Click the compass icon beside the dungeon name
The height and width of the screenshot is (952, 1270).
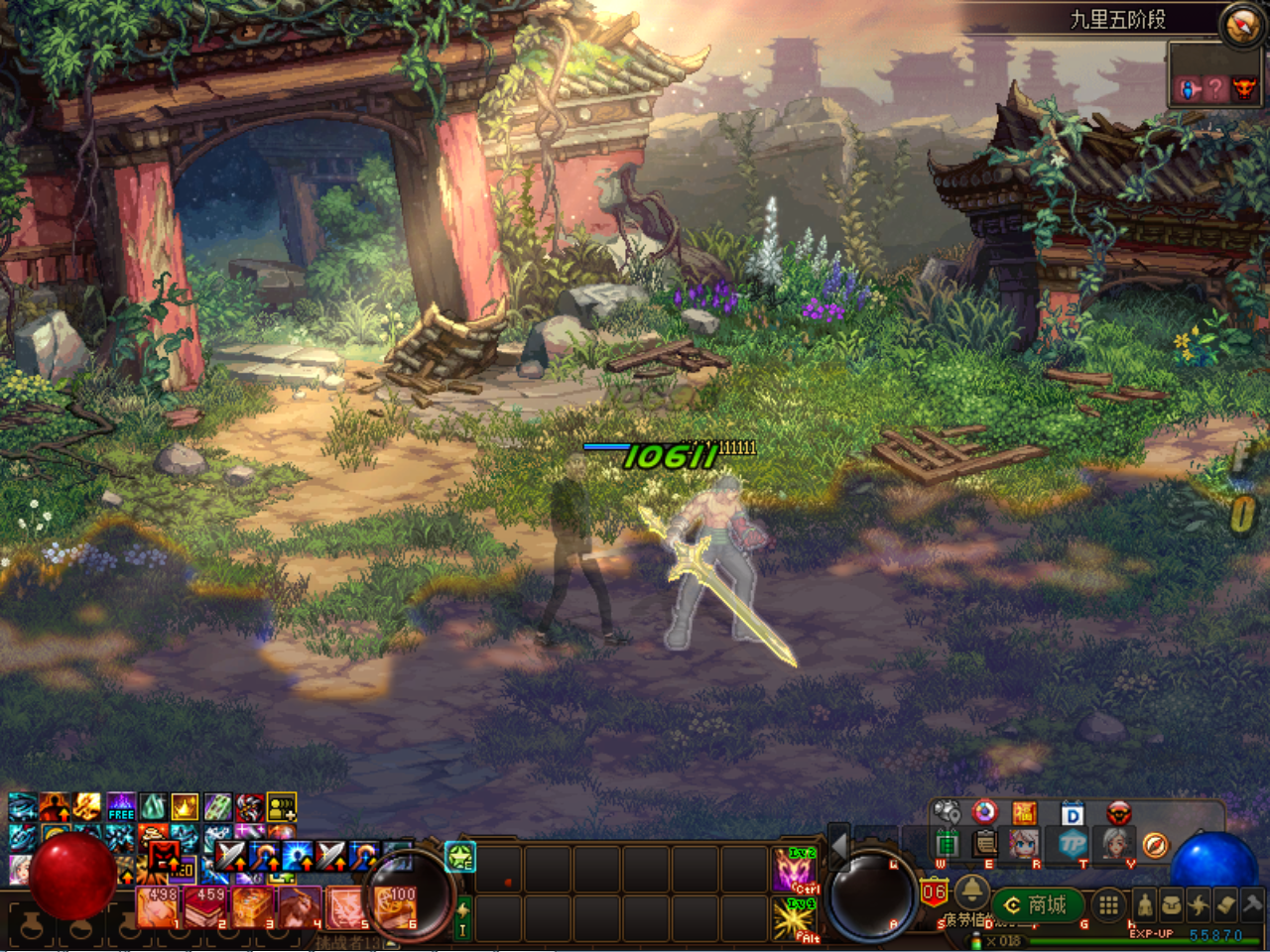click(x=1241, y=26)
